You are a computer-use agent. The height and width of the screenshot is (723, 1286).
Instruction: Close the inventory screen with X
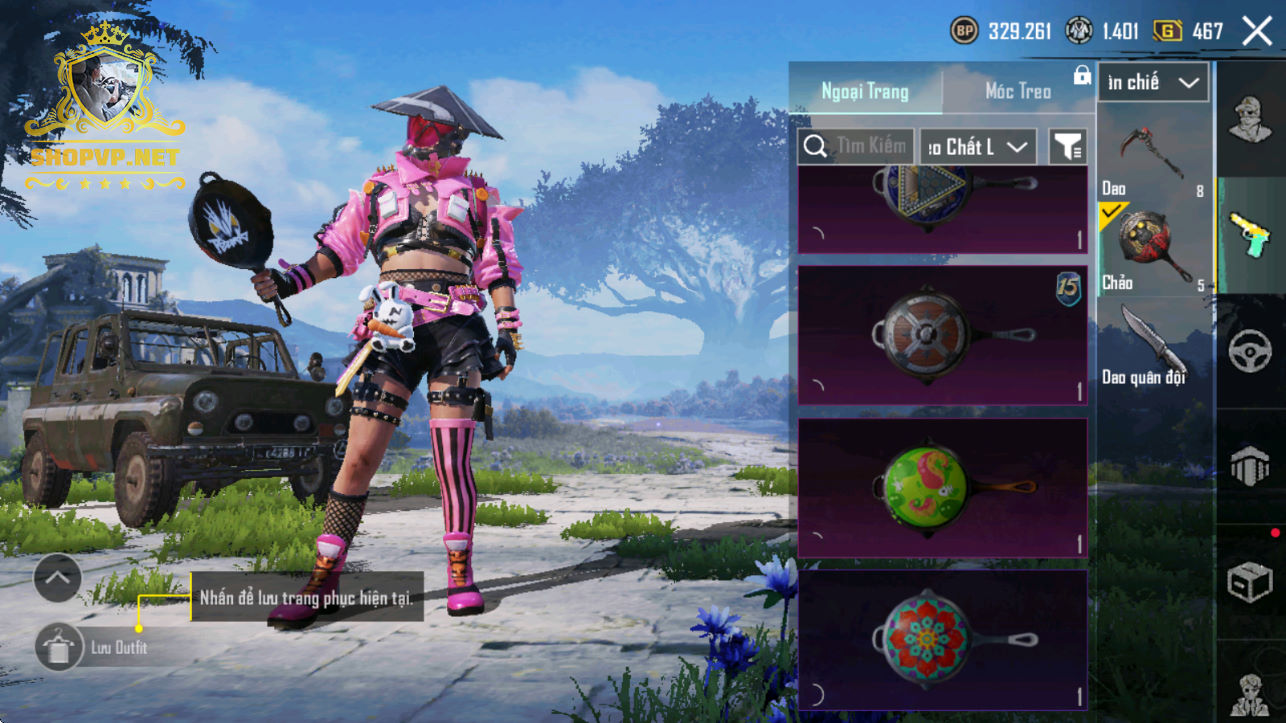coord(1257,31)
